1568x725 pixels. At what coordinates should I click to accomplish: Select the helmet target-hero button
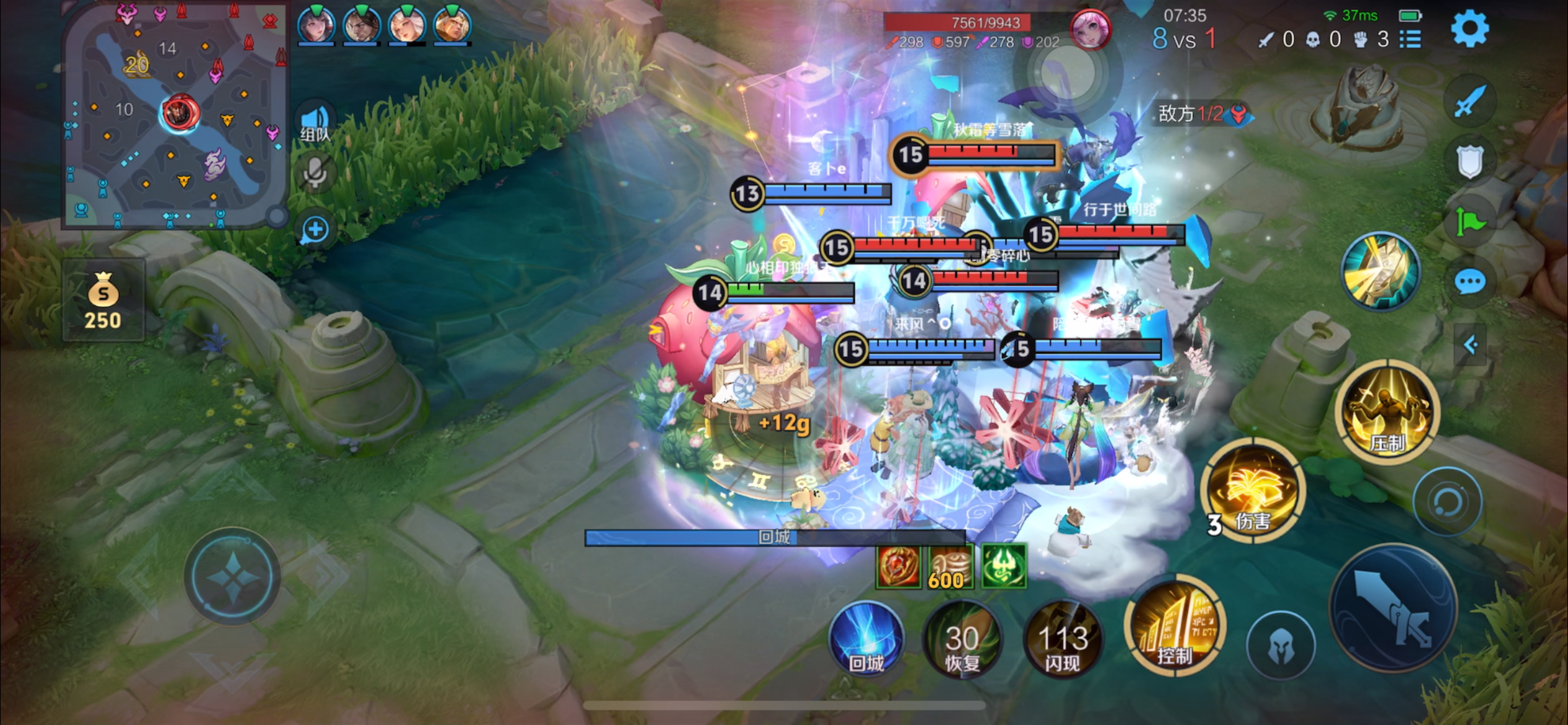tap(1280, 646)
